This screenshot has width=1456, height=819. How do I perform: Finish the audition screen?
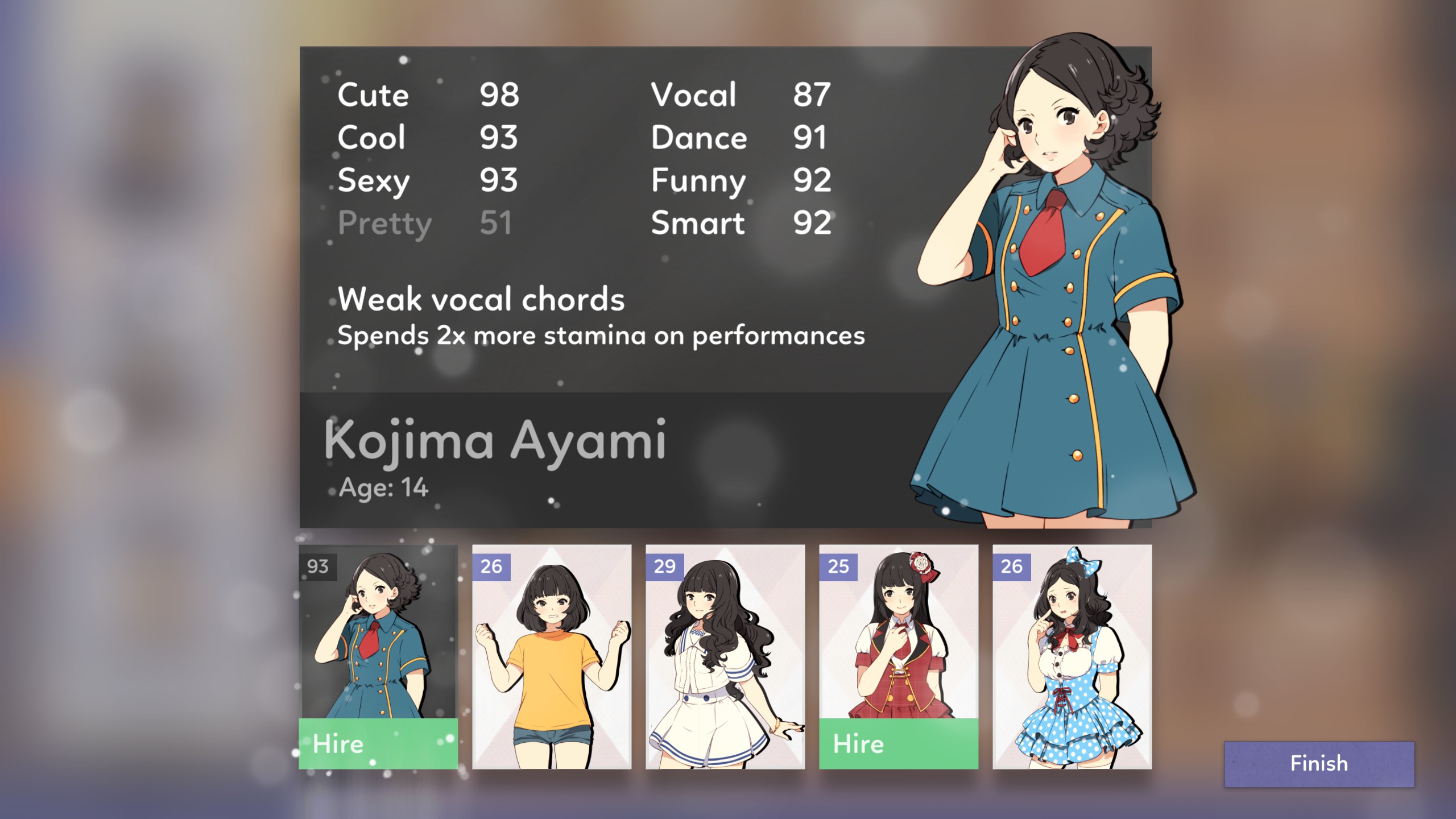click(1318, 764)
